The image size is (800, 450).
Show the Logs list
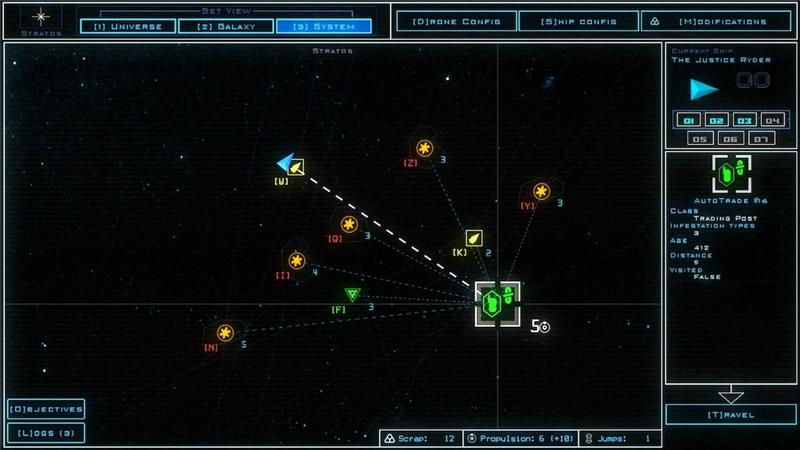tap(46, 433)
